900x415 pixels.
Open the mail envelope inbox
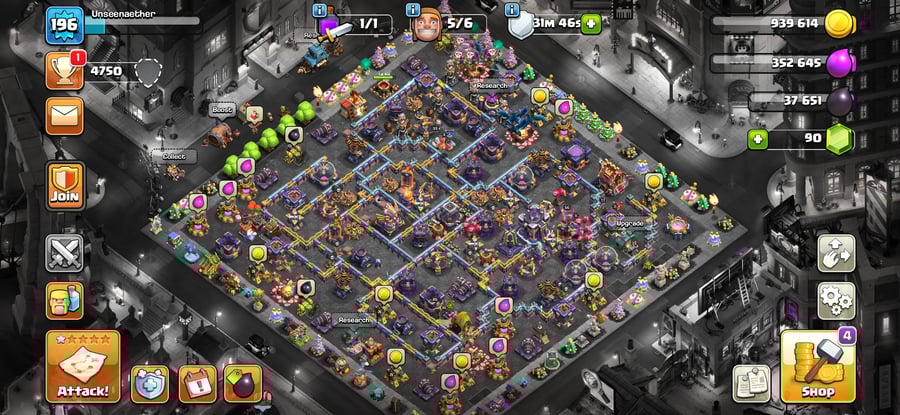click(65, 116)
